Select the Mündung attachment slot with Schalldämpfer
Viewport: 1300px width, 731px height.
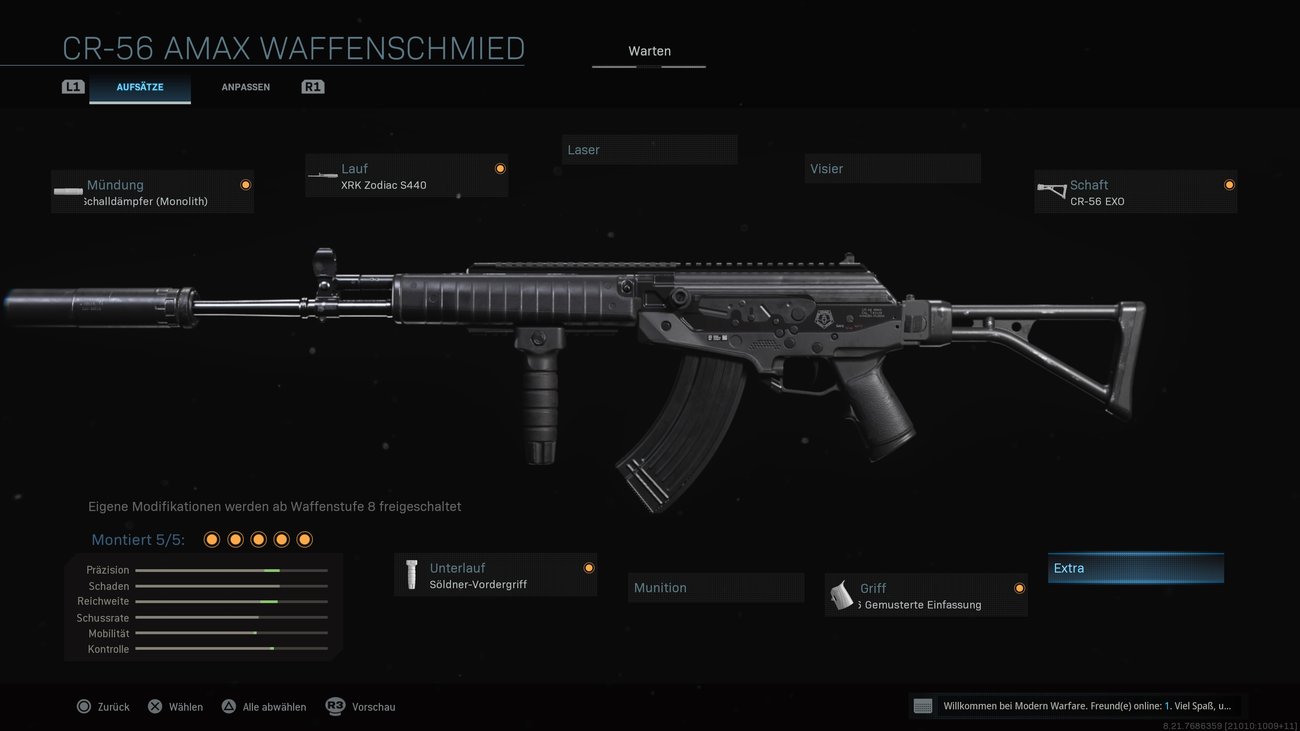pyautogui.click(x=152, y=192)
